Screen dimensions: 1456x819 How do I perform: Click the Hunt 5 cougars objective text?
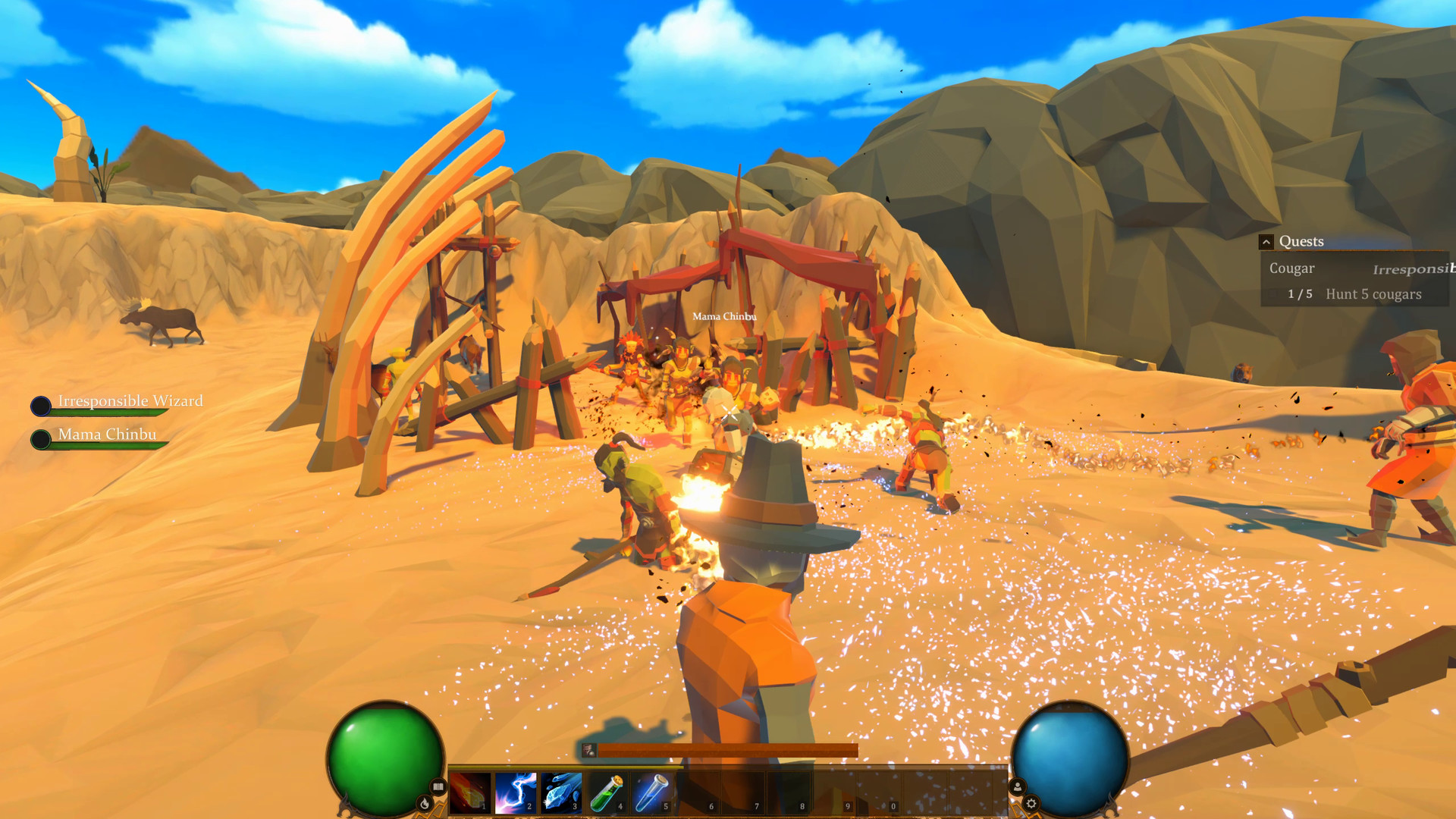[x=1374, y=294]
